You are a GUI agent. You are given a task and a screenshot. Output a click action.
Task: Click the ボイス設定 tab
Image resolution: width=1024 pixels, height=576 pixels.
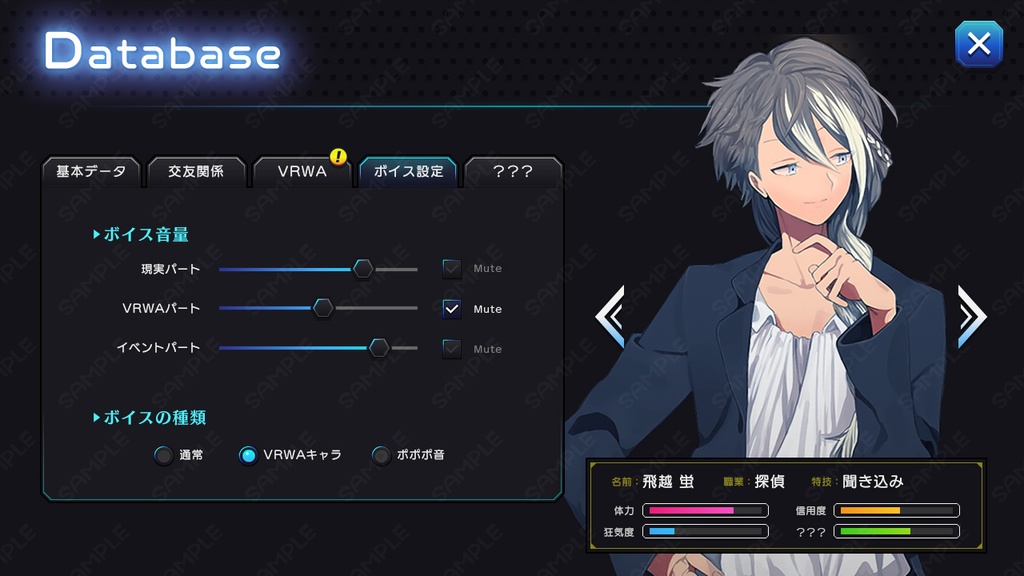coord(408,172)
